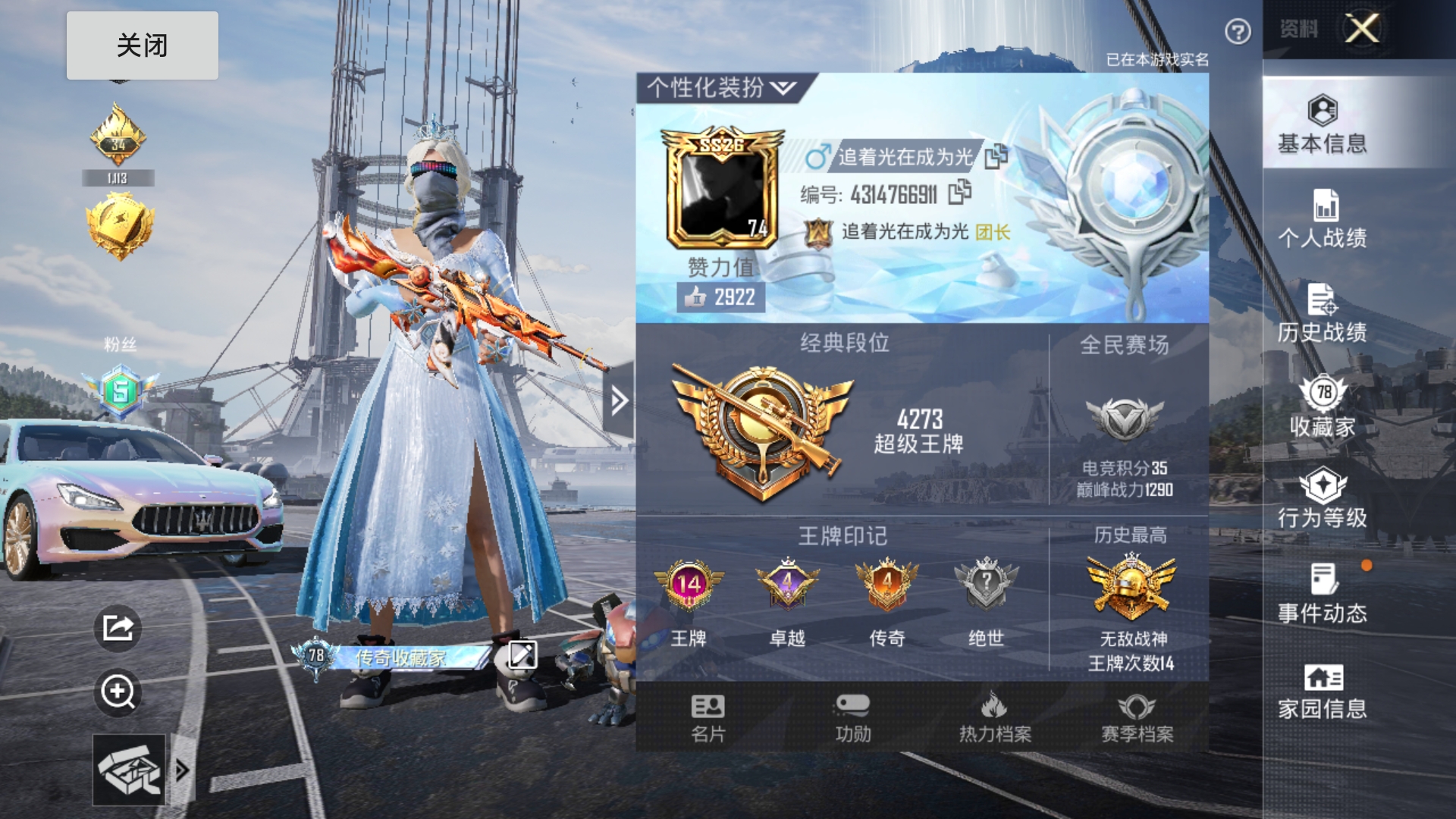Close the profile panel with the X
This screenshot has width=1456, height=819.
pos(1362,30)
